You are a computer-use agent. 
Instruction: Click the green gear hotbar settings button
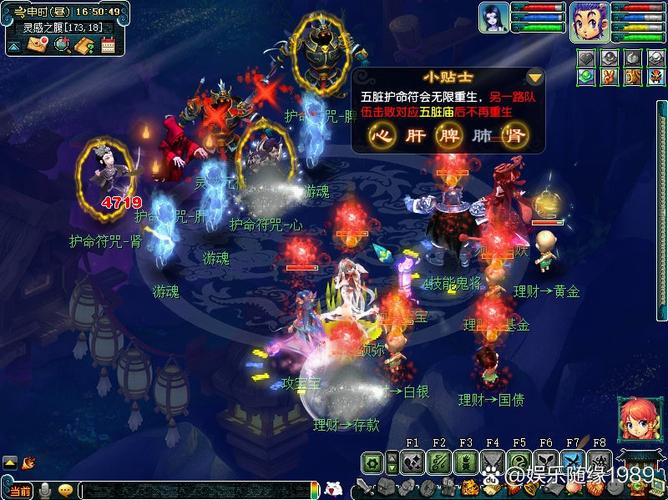click(x=374, y=463)
